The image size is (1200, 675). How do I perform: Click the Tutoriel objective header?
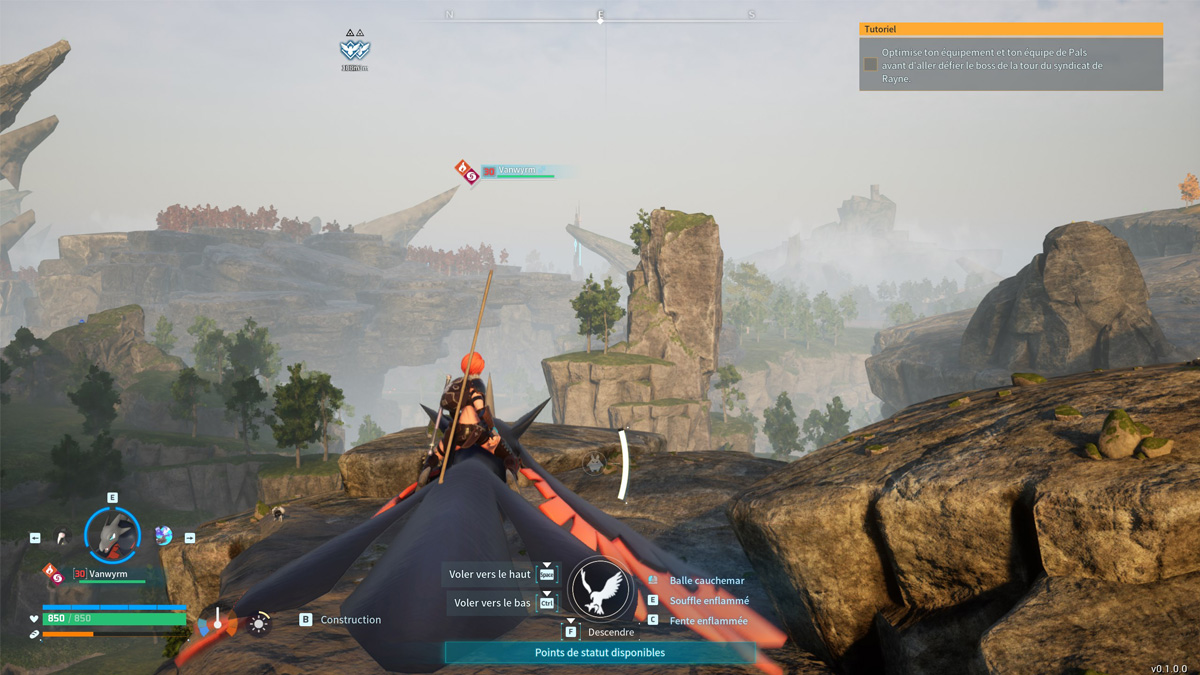tap(1010, 30)
